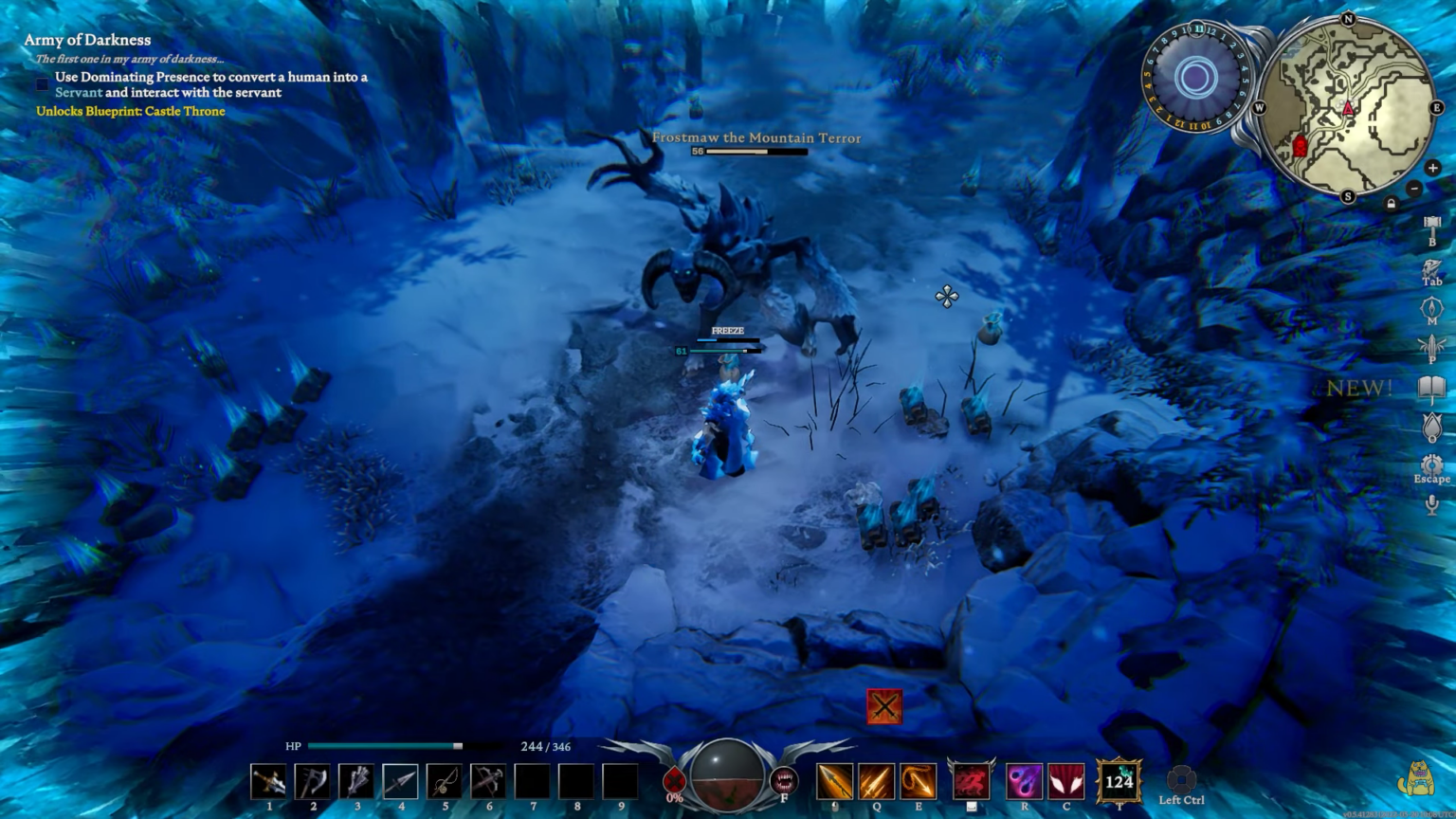Toggle the minimap position lock

tap(1392, 203)
